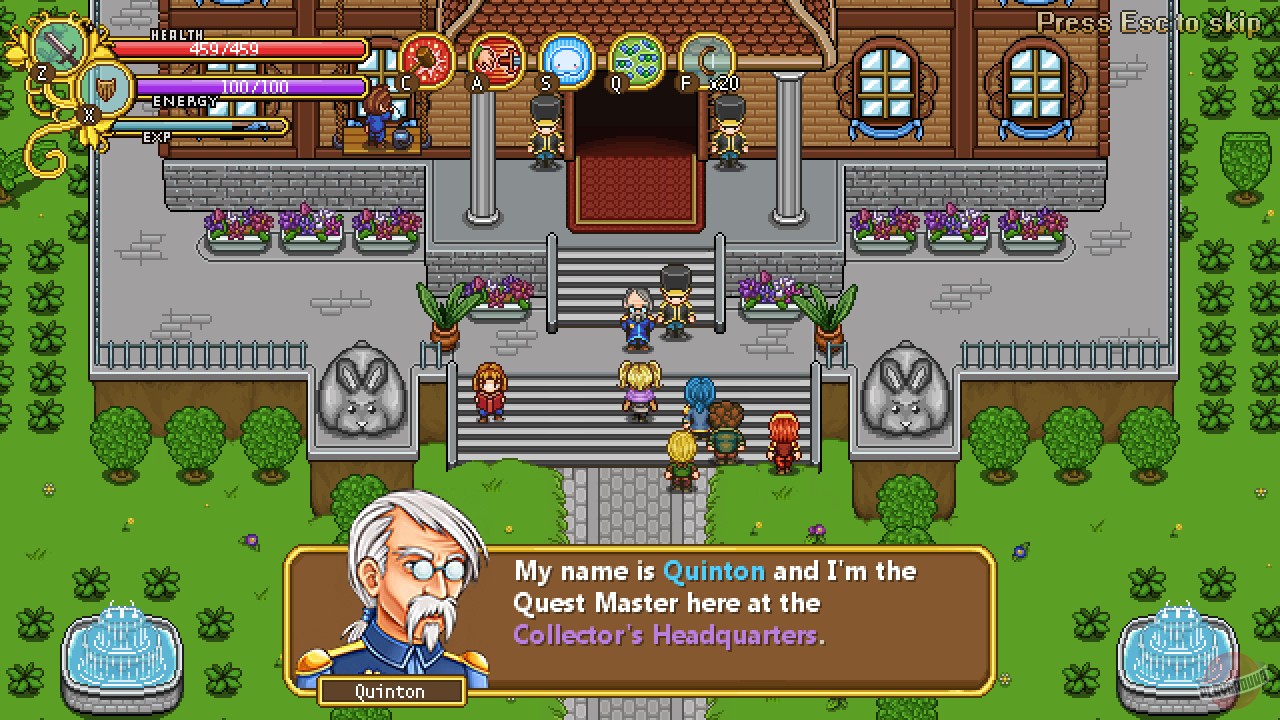The width and height of the screenshot is (1280, 720).
Task: Click the EXP progress bar
Action: point(205,127)
